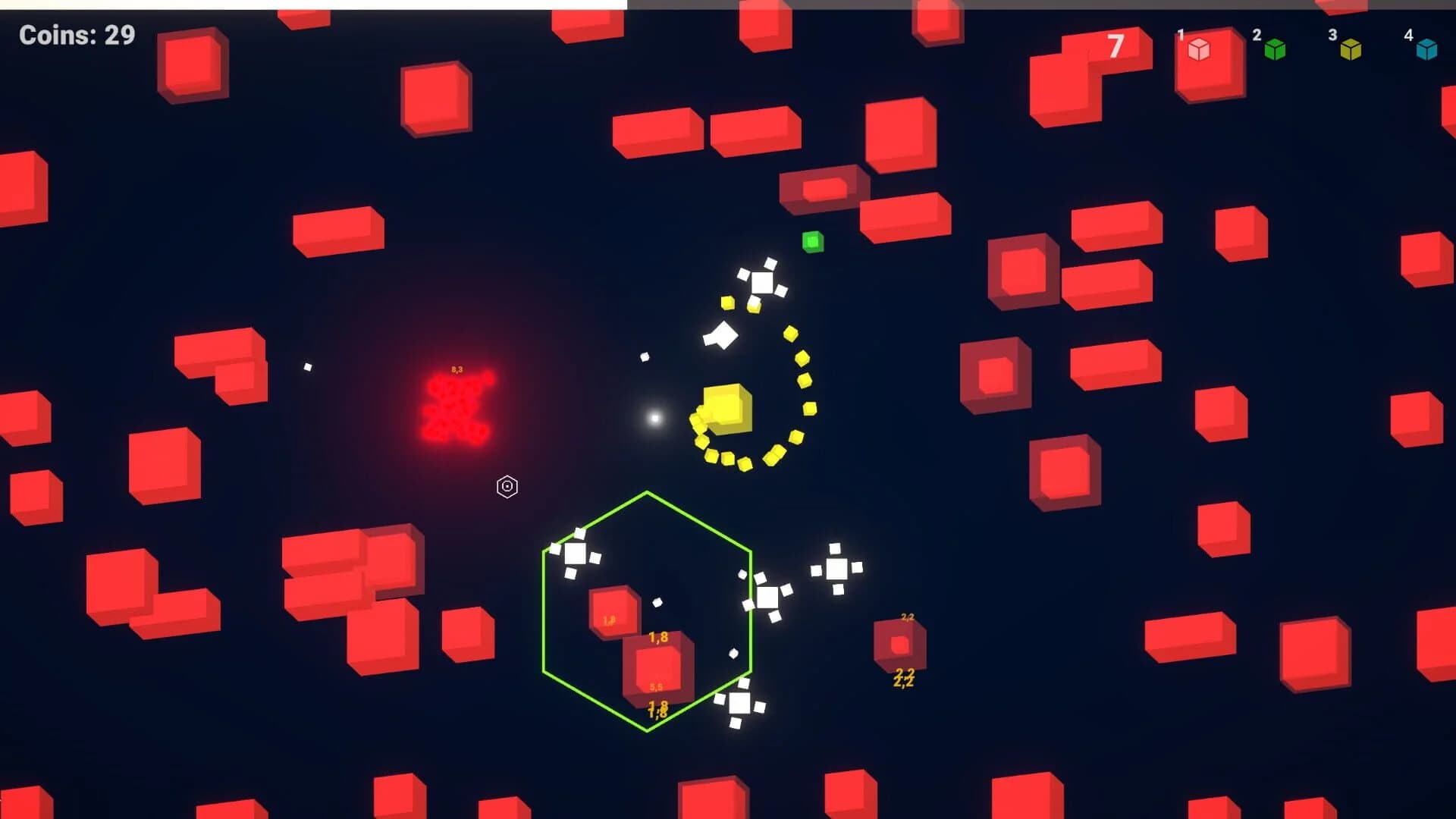This screenshot has width=1456, height=819.
Task: Select the teal cube in slot 4
Action: (x=1427, y=49)
